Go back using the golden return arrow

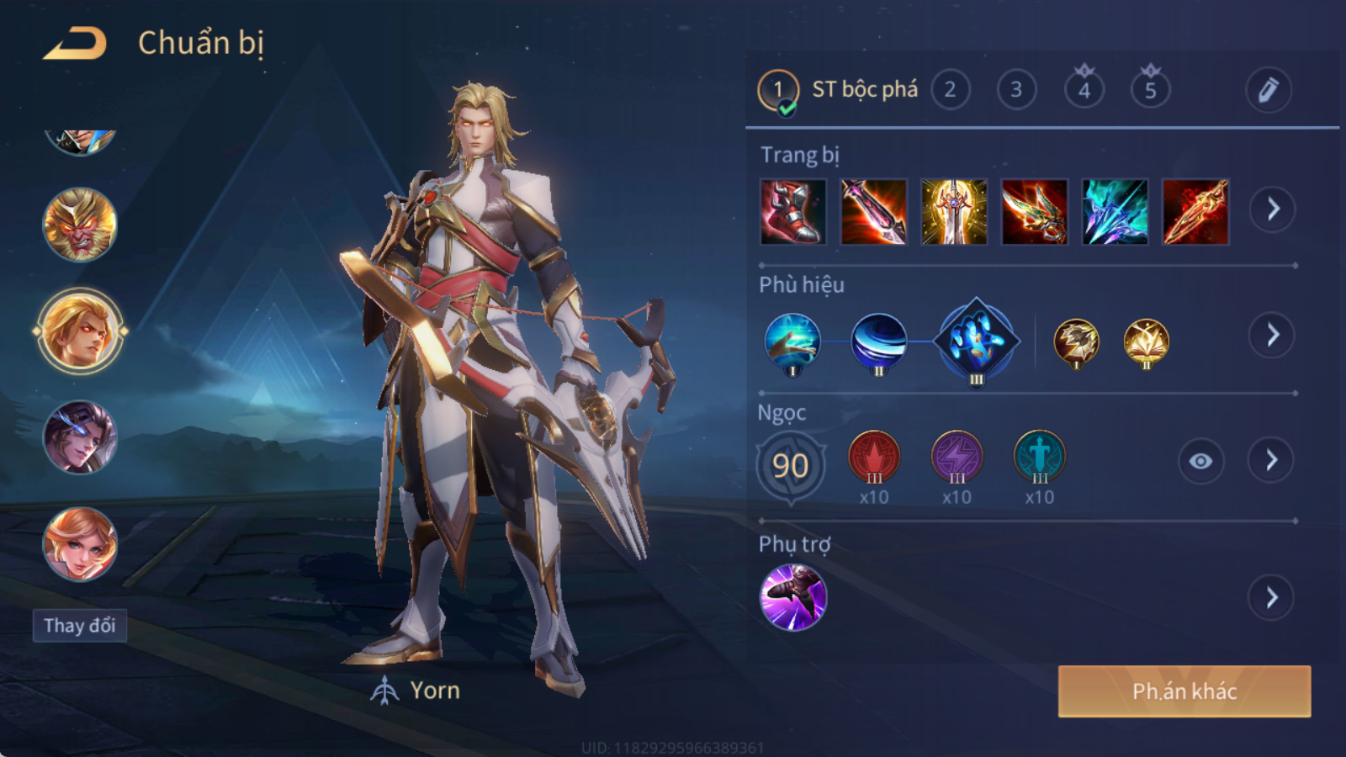tap(75, 43)
